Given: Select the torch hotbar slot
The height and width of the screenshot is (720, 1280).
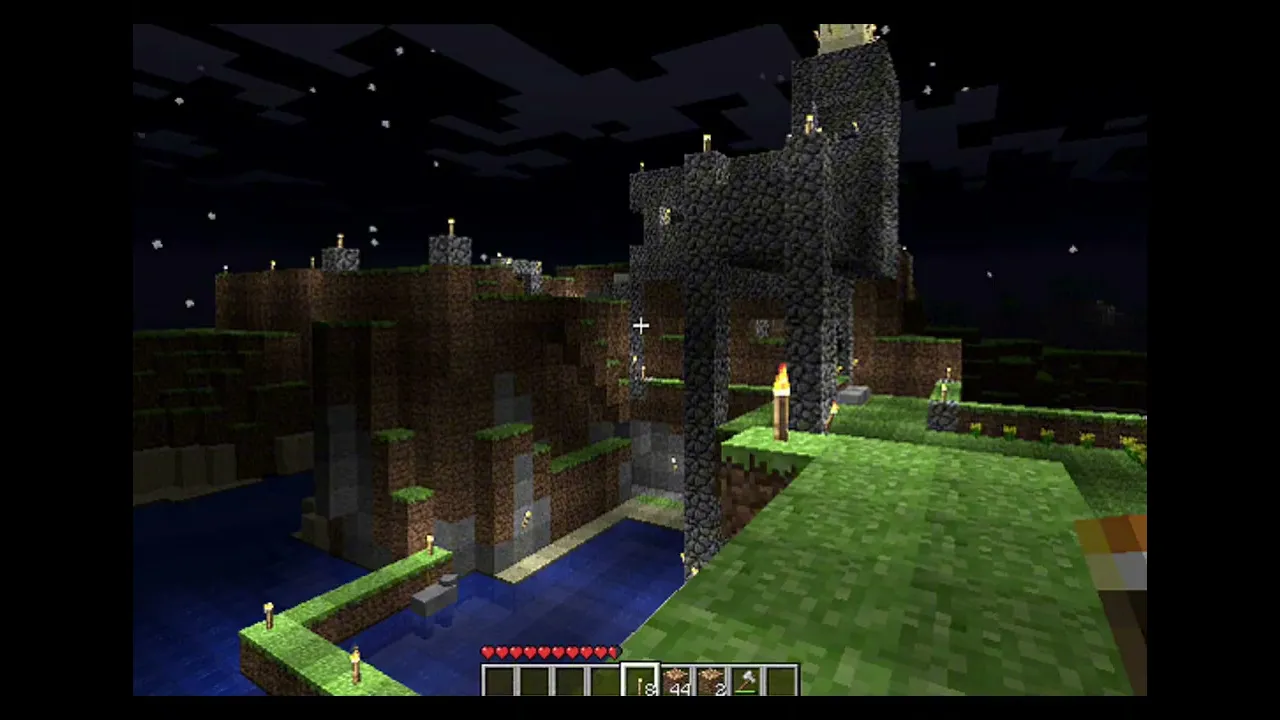Looking at the screenshot, I should (640, 681).
